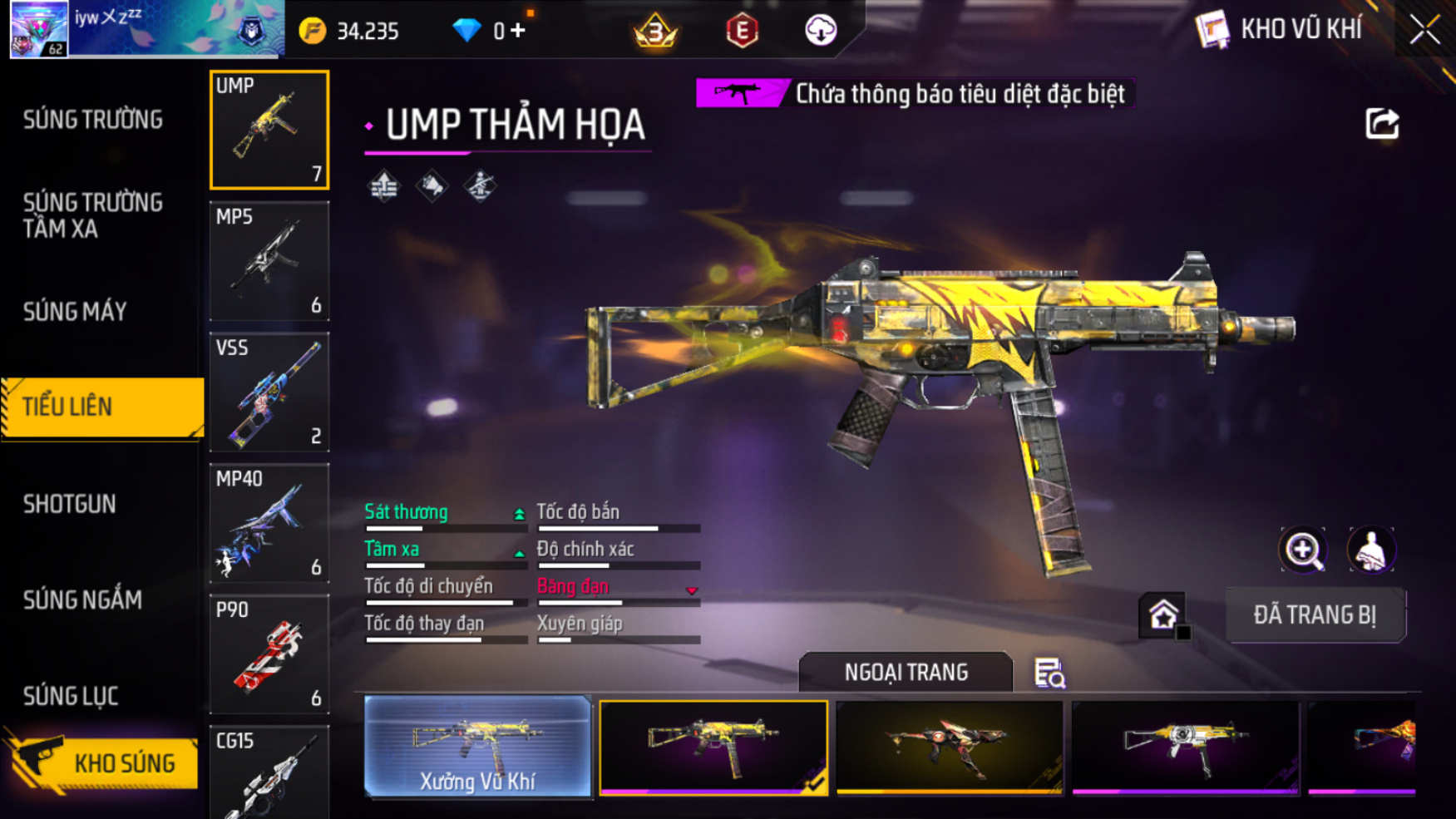Viewport: 1456px width, 819px height.
Task: Switch to Súng Trường category
Action: tap(93, 120)
